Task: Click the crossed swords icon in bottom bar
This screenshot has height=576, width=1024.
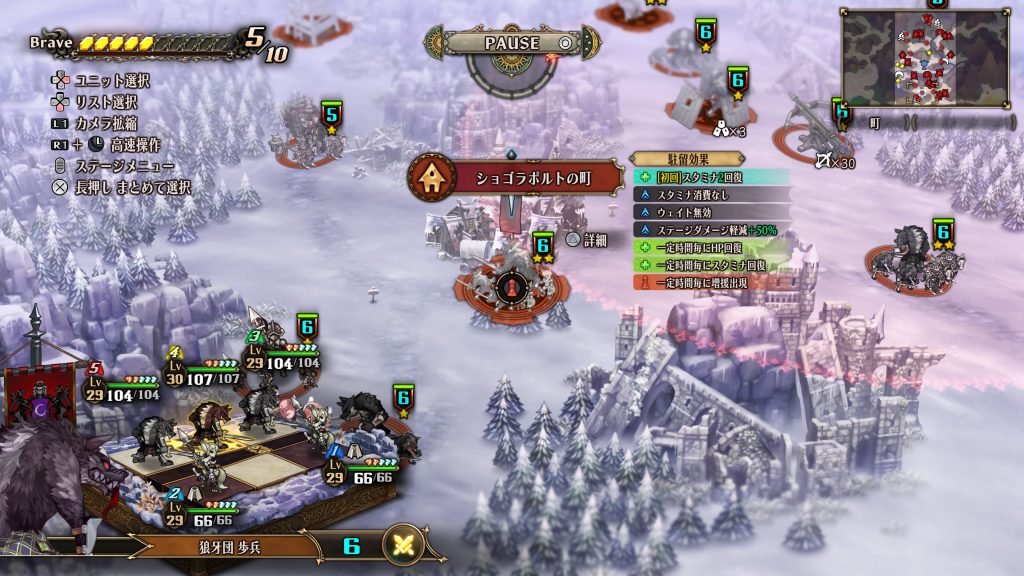Action: click(x=405, y=546)
